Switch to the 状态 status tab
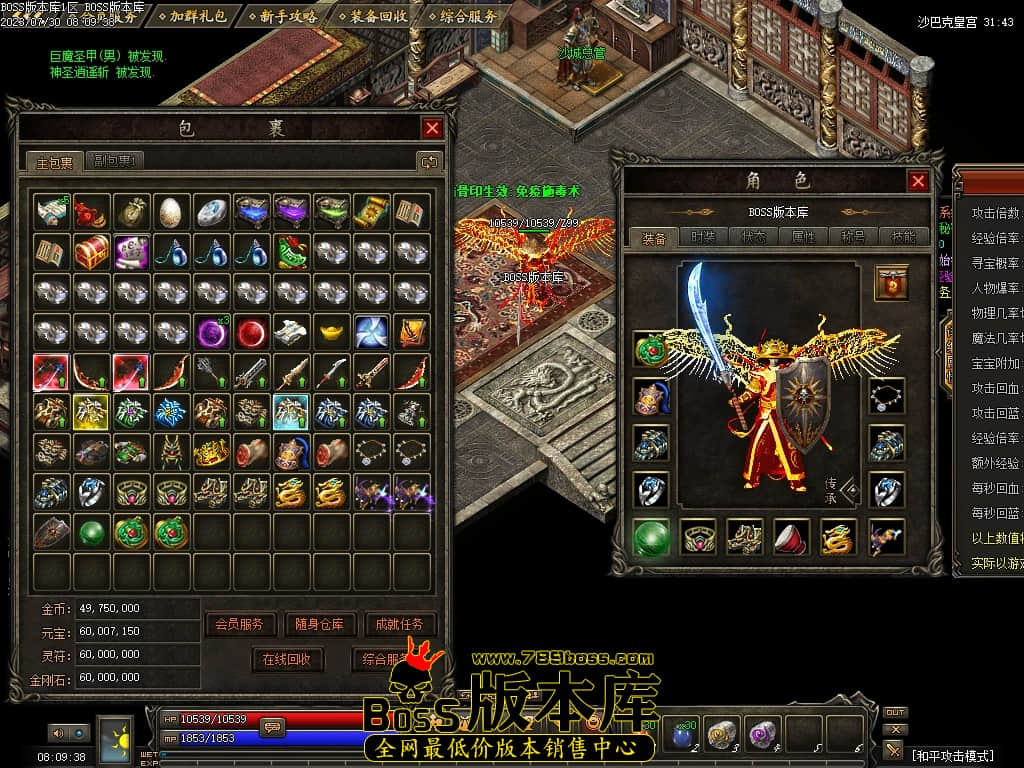This screenshot has height=768, width=1024. 753,237
